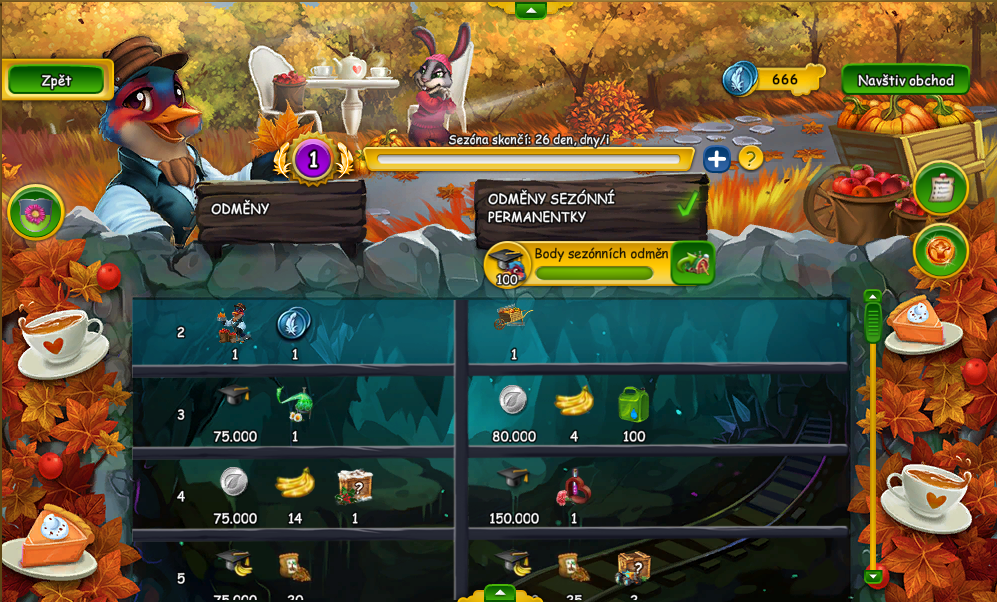This screenshot has height=602, width=997.
Task: Select the Odměny sezónní permanentky header
Action: (x=590, y=208)
